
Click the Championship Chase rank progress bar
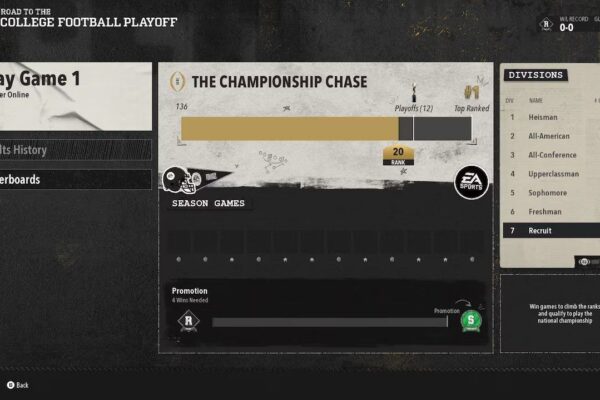[x=325, y=128]
